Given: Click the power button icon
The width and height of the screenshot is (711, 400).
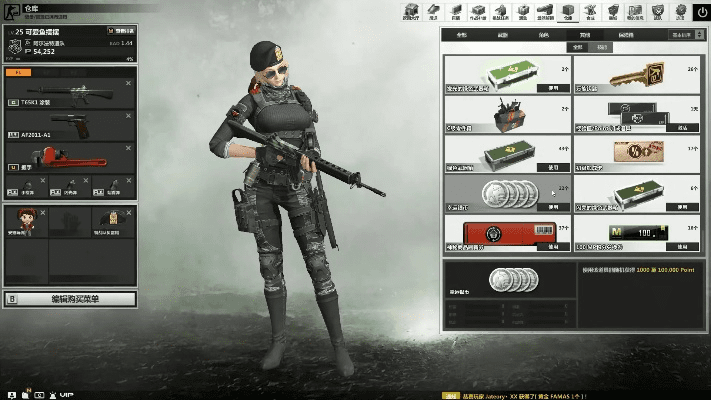Looking at the screenshot, I should 704,11.
